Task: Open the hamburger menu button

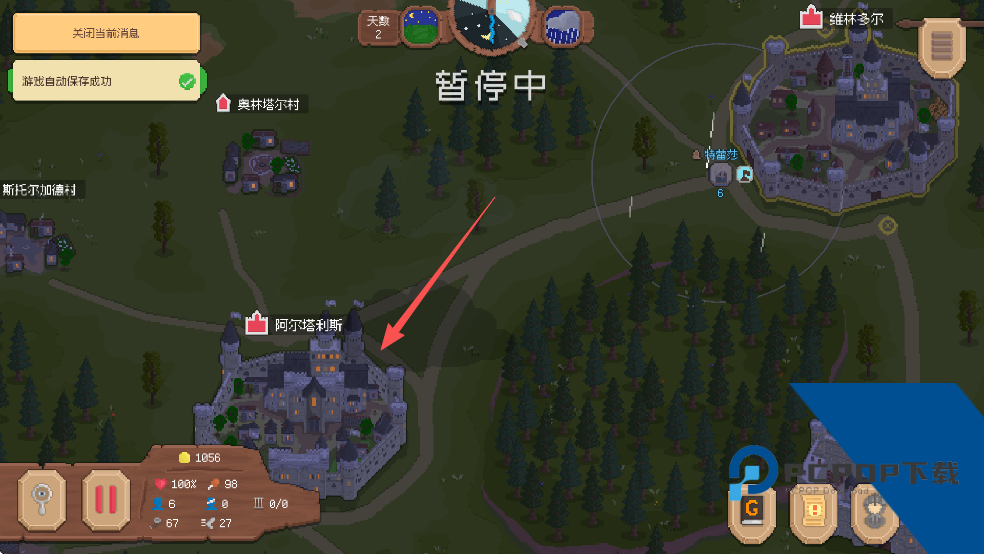Action: tap(941, 47)
